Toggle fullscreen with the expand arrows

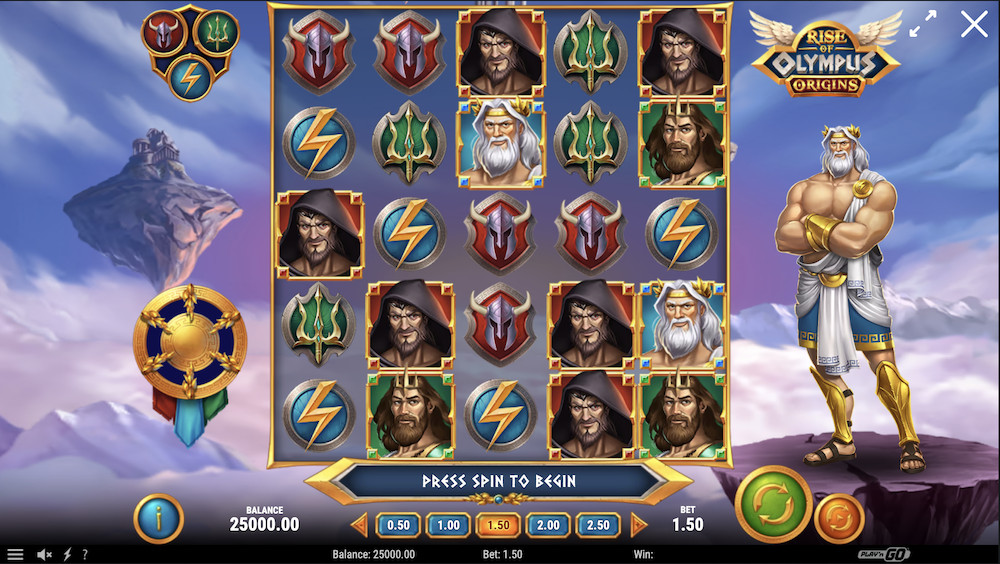pos(923,25)
